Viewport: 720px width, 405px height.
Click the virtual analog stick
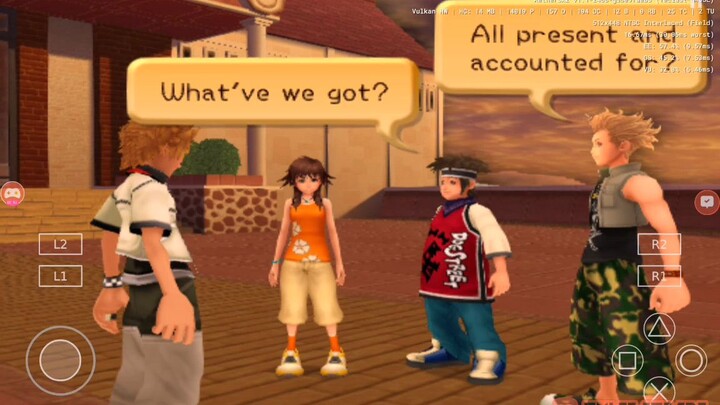pyautogui.click(x=60, y=360)
